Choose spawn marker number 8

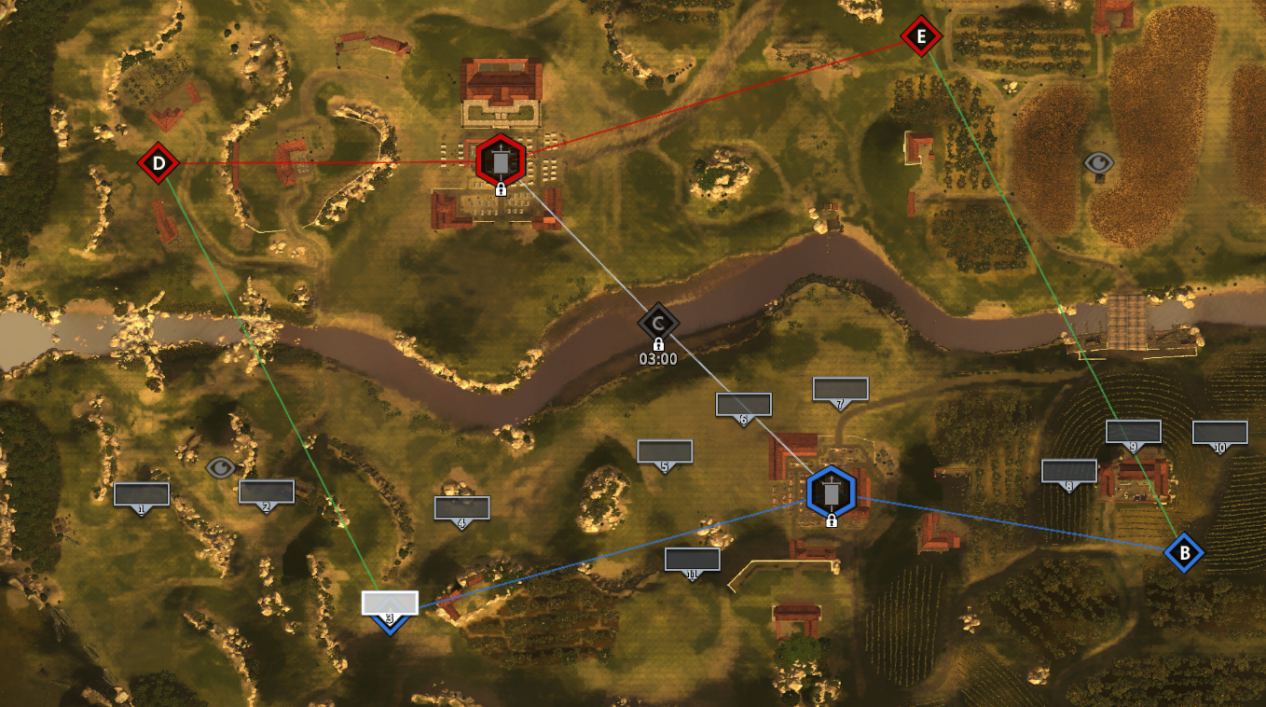[x=1069, y=471]
